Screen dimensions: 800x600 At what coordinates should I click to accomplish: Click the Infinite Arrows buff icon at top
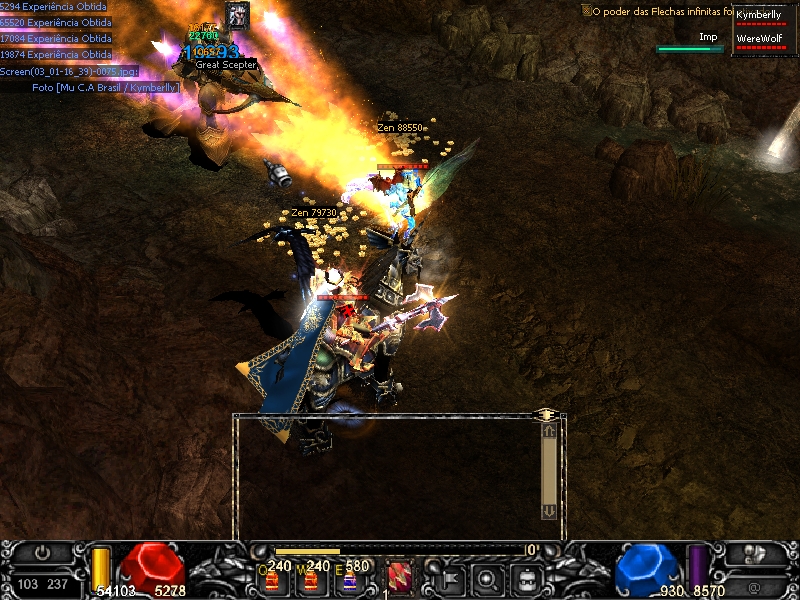coord(237,15)
